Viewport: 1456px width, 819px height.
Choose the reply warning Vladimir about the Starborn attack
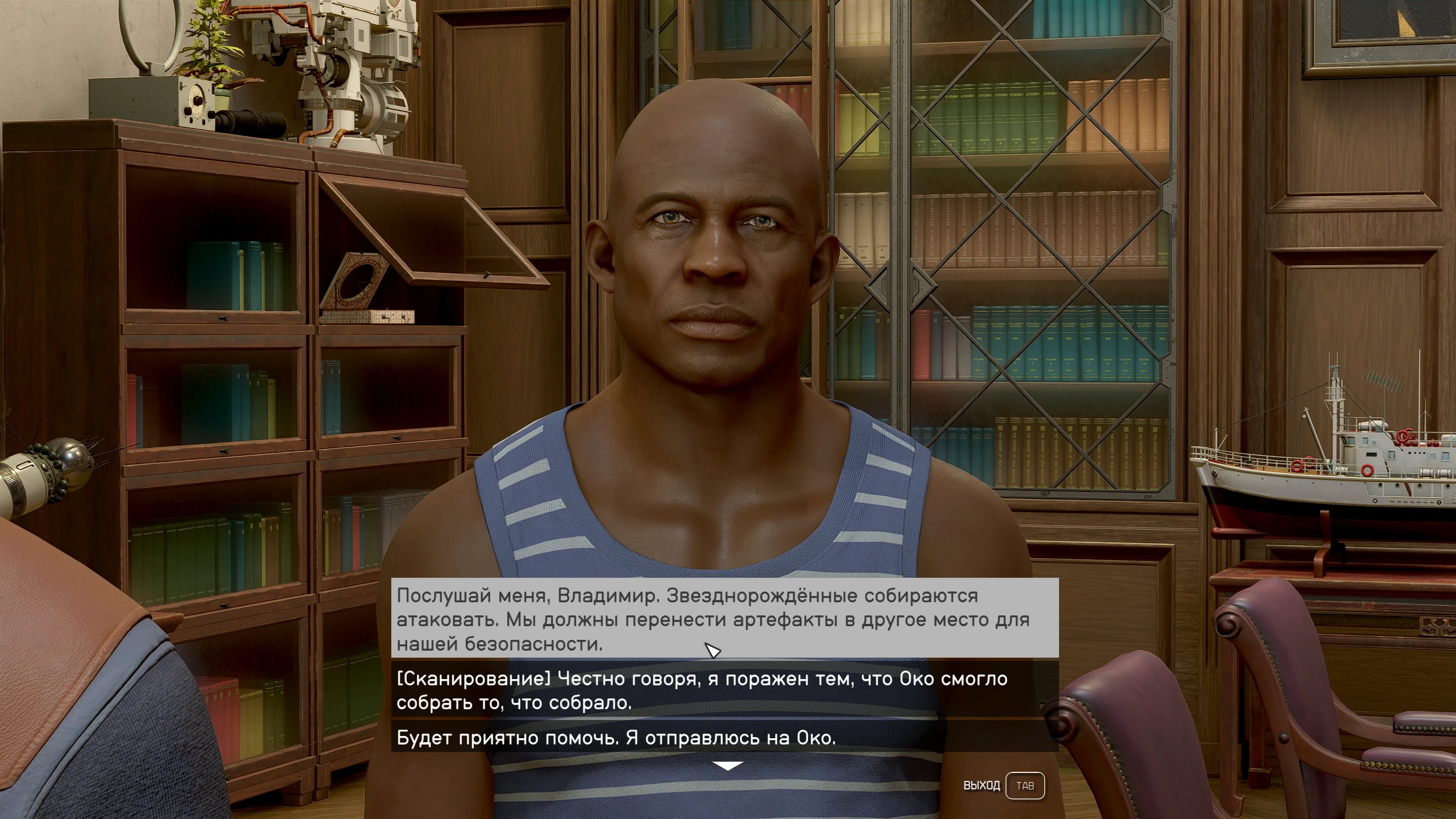pyautogui.click(x=724, y=619)
